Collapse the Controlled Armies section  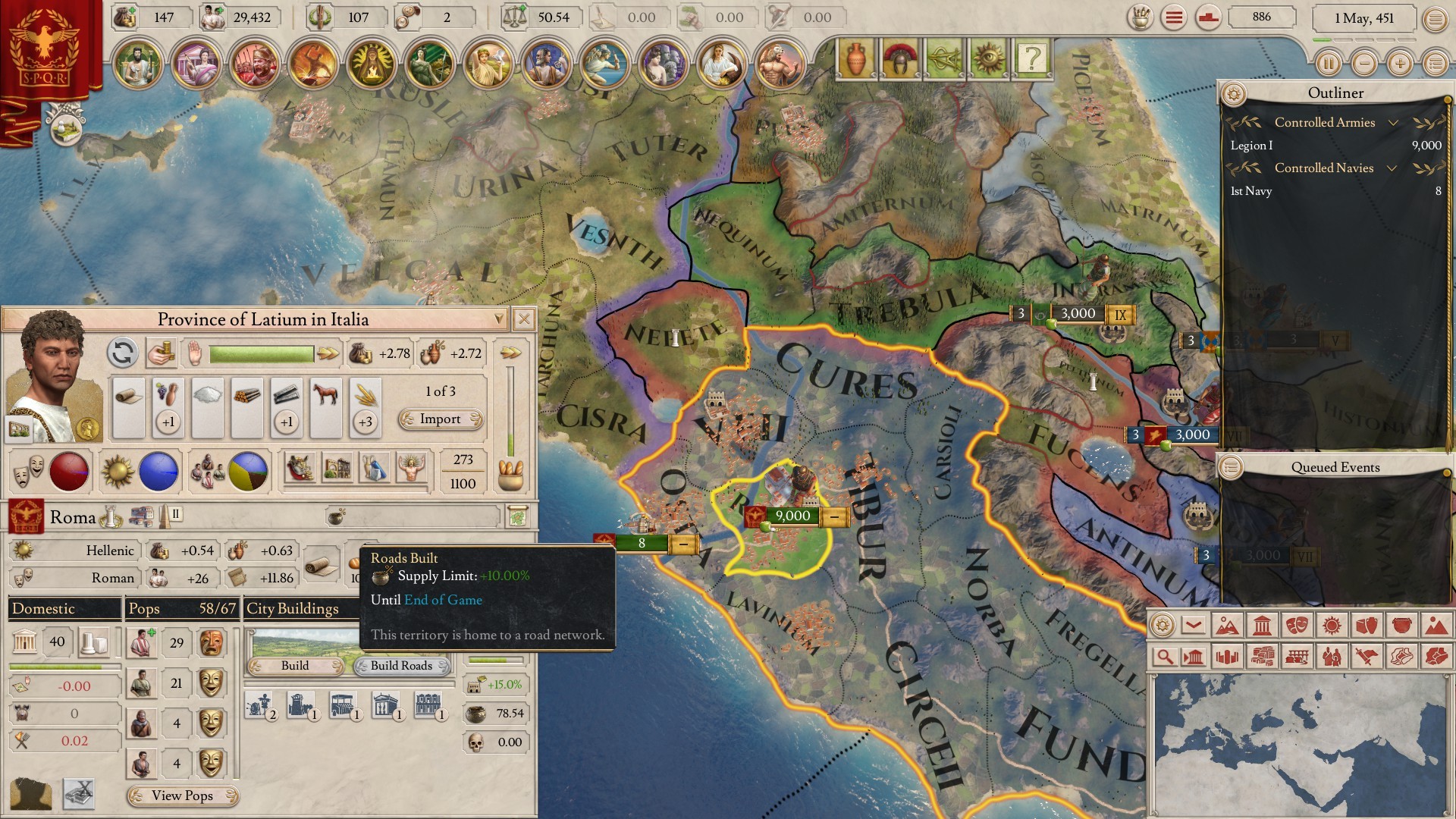click(x=1393, y=123)
